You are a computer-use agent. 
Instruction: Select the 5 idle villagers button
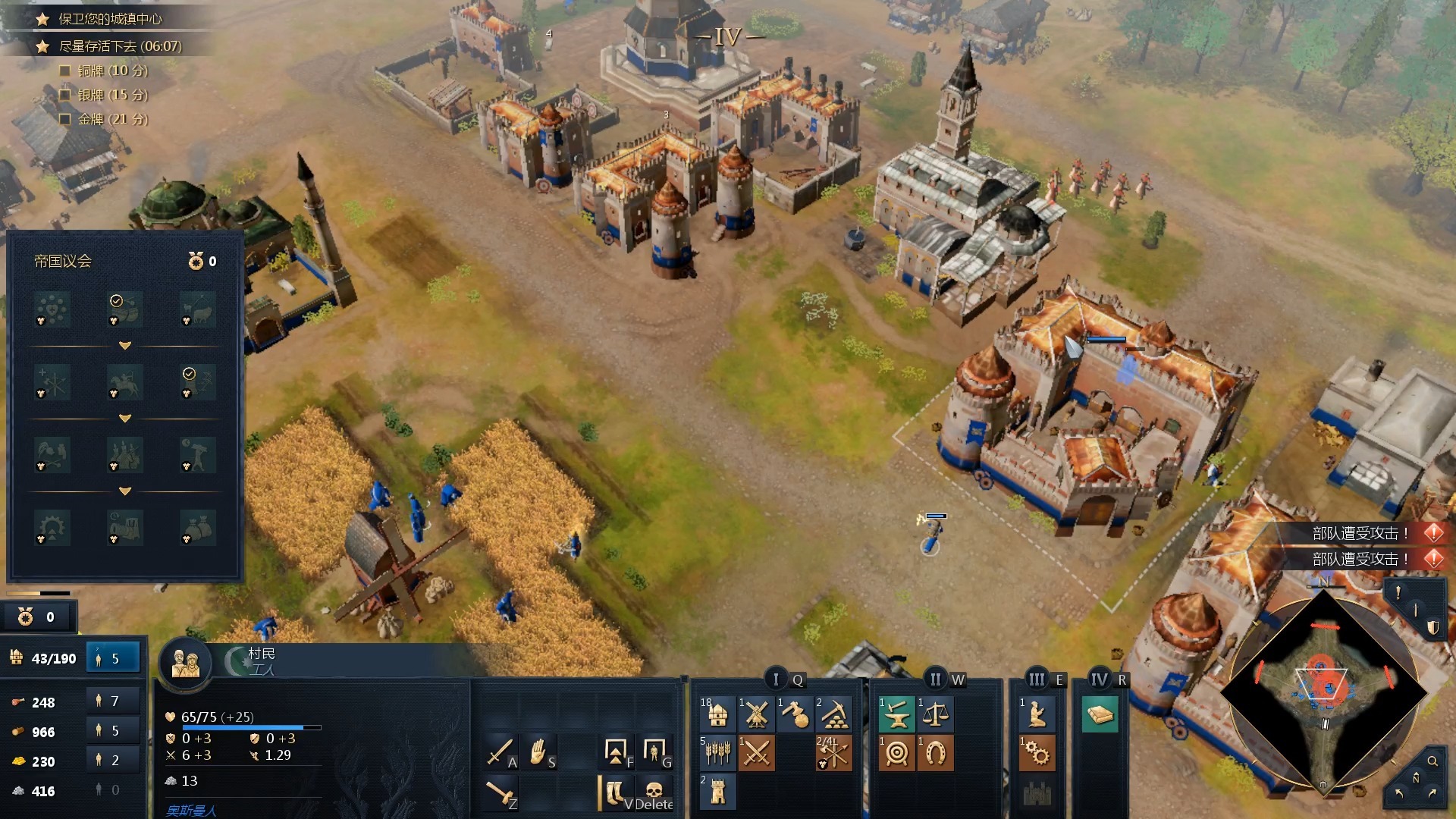(x=114, y=658)
